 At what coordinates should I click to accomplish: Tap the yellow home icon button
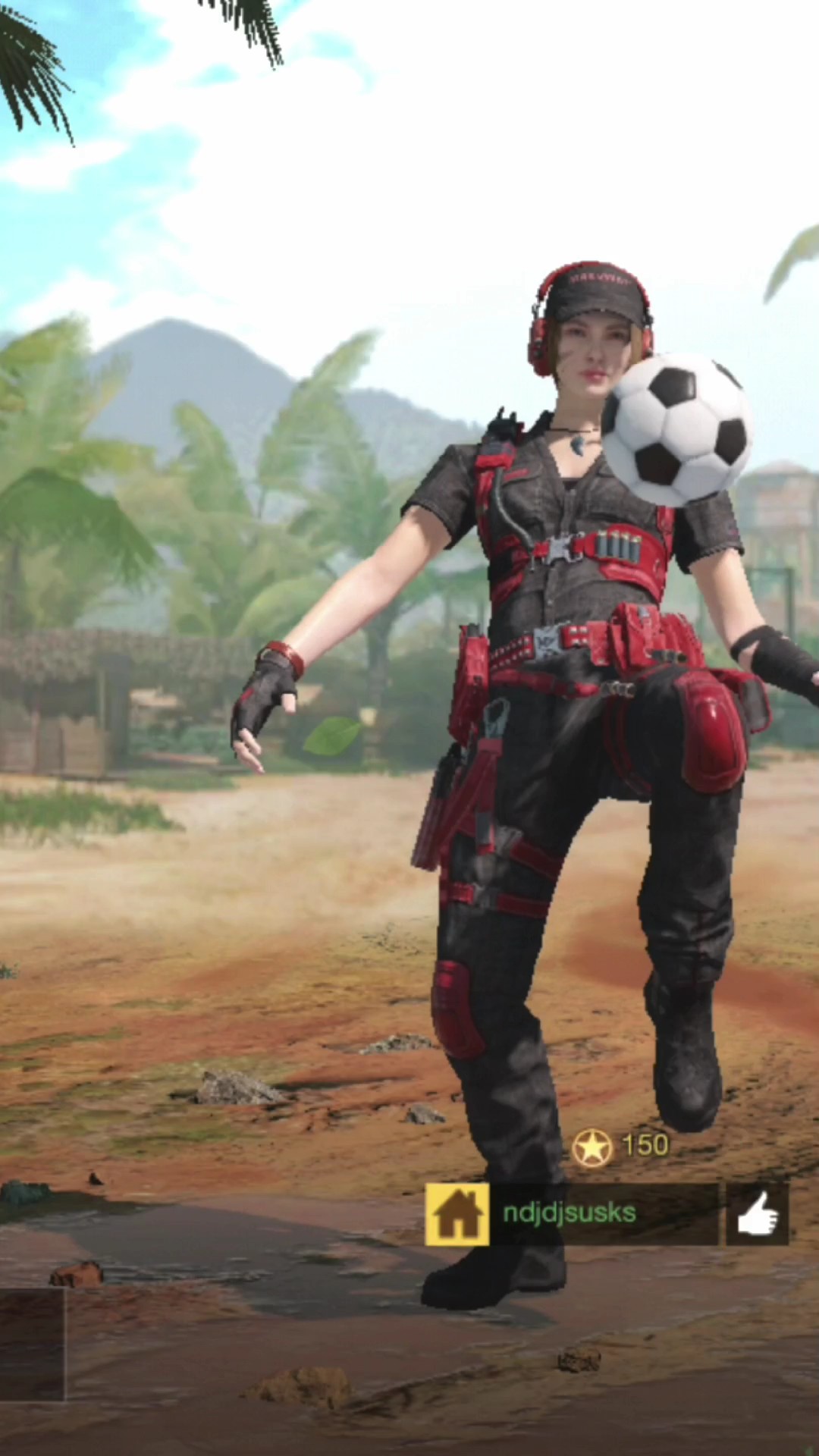tap(457, 1214)
